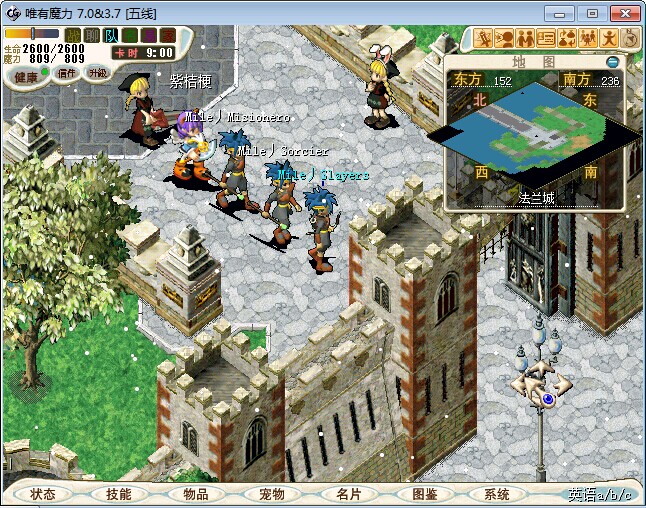Viewport: 646px width, 508px height.
Task: Open the 状态 status menu
Action: [x=43, y=494]
